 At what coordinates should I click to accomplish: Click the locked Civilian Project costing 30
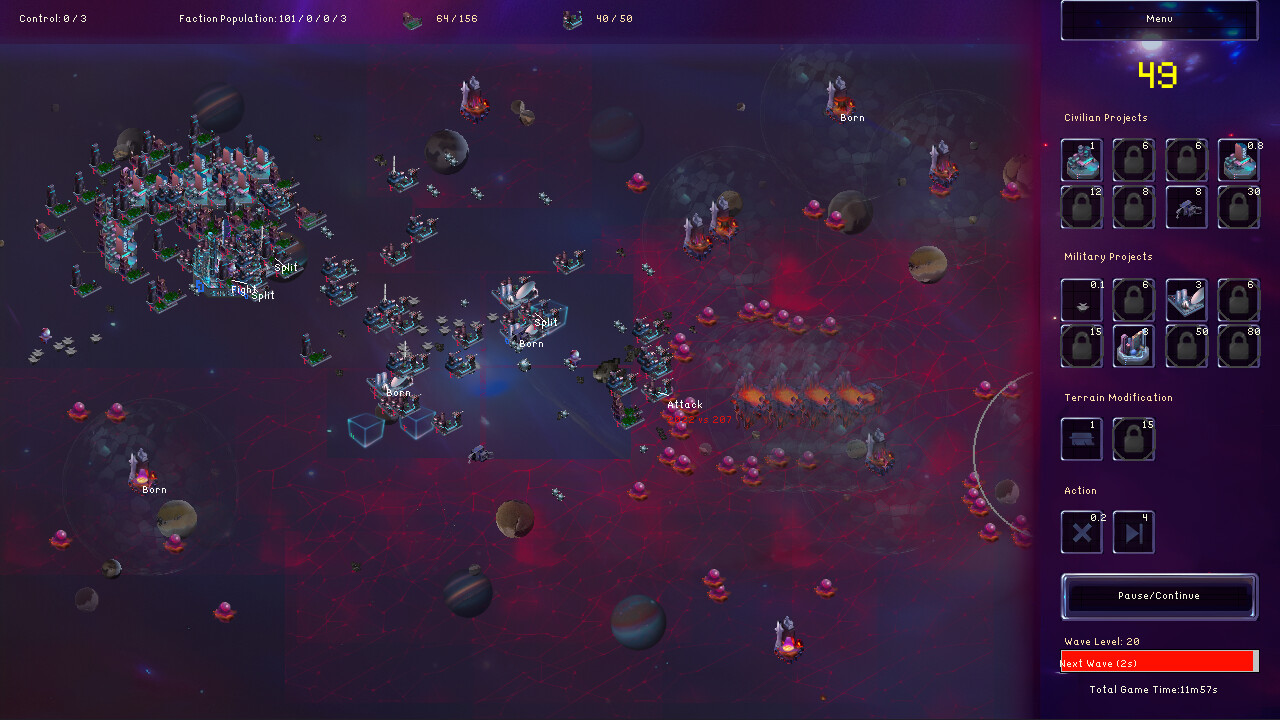click(x=1238, y=207)
